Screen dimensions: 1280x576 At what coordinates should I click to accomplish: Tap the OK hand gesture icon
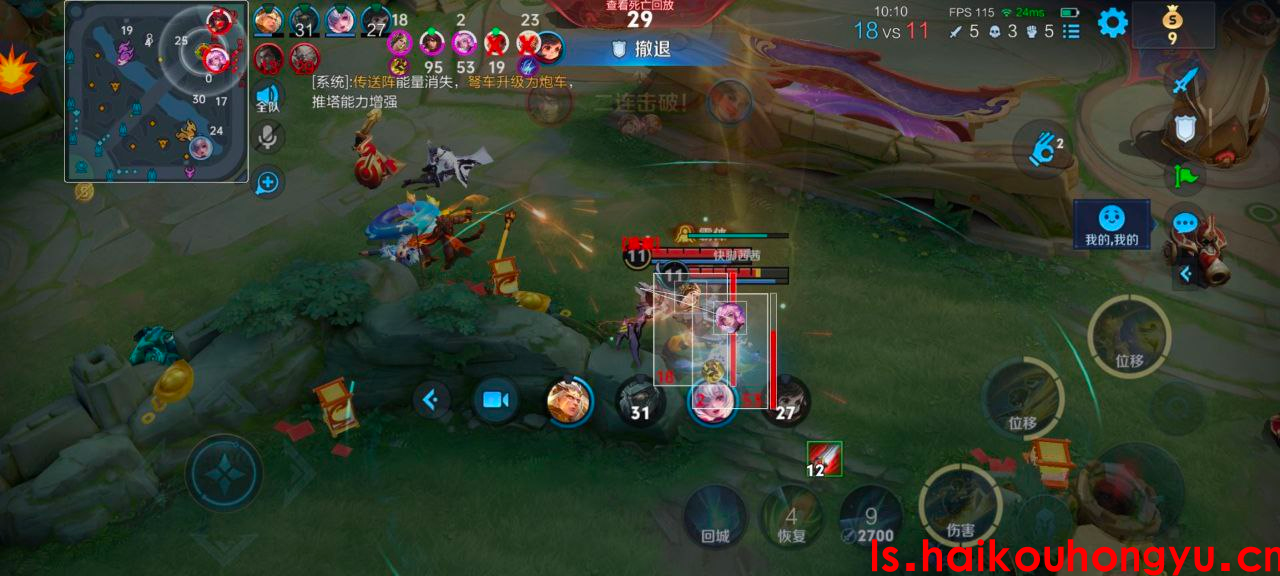1044,151
